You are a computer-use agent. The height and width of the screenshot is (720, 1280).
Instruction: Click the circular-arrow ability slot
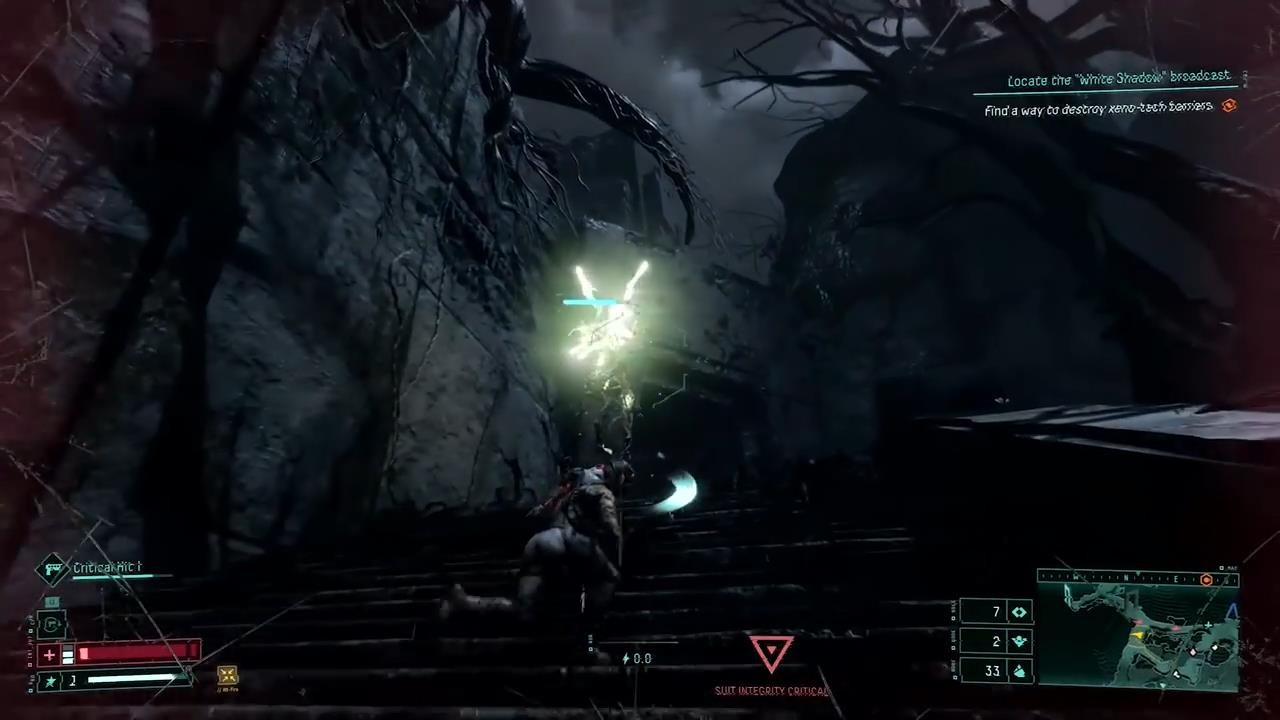pos(52,625)
